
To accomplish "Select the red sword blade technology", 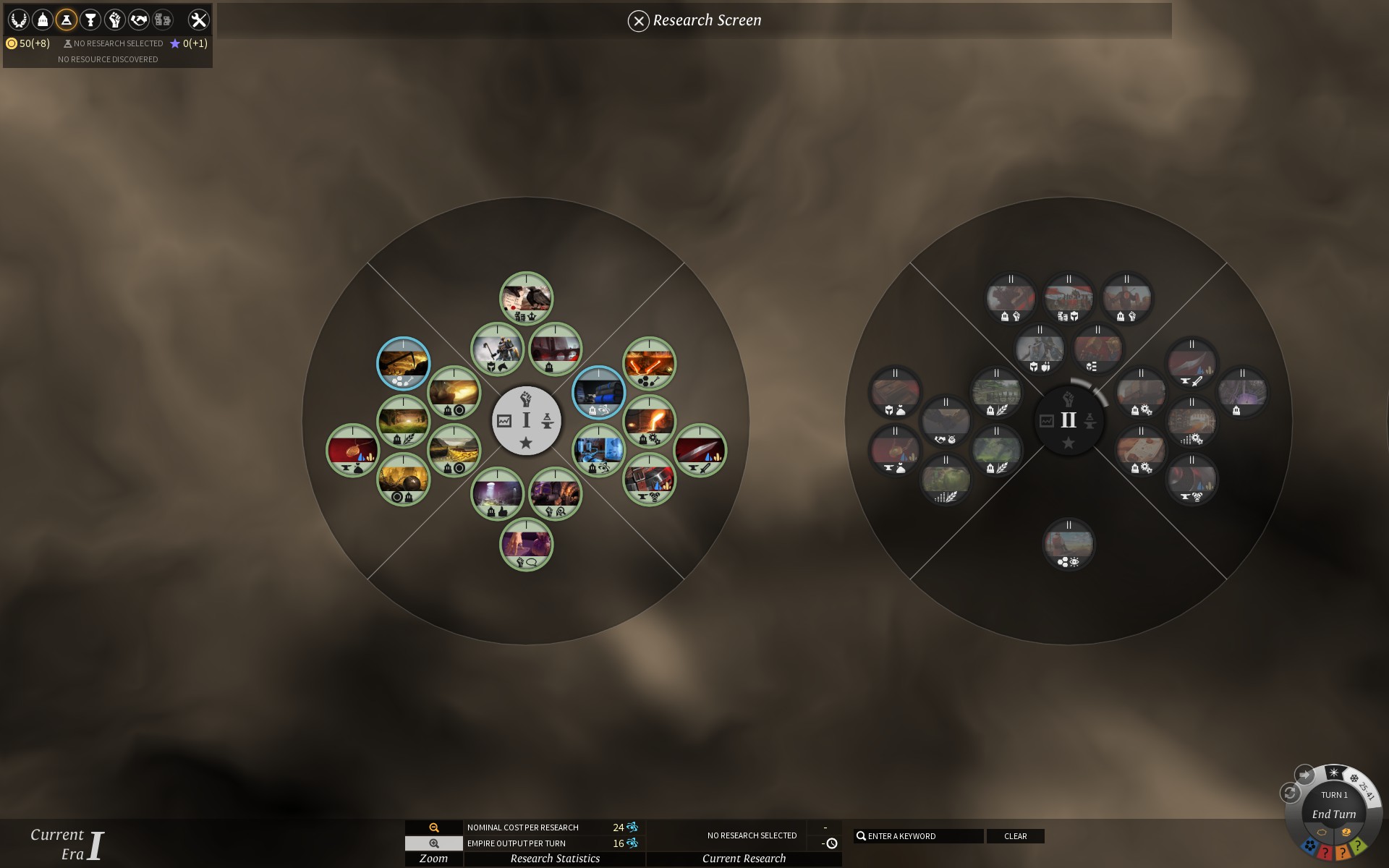I will tap(700, 450).
